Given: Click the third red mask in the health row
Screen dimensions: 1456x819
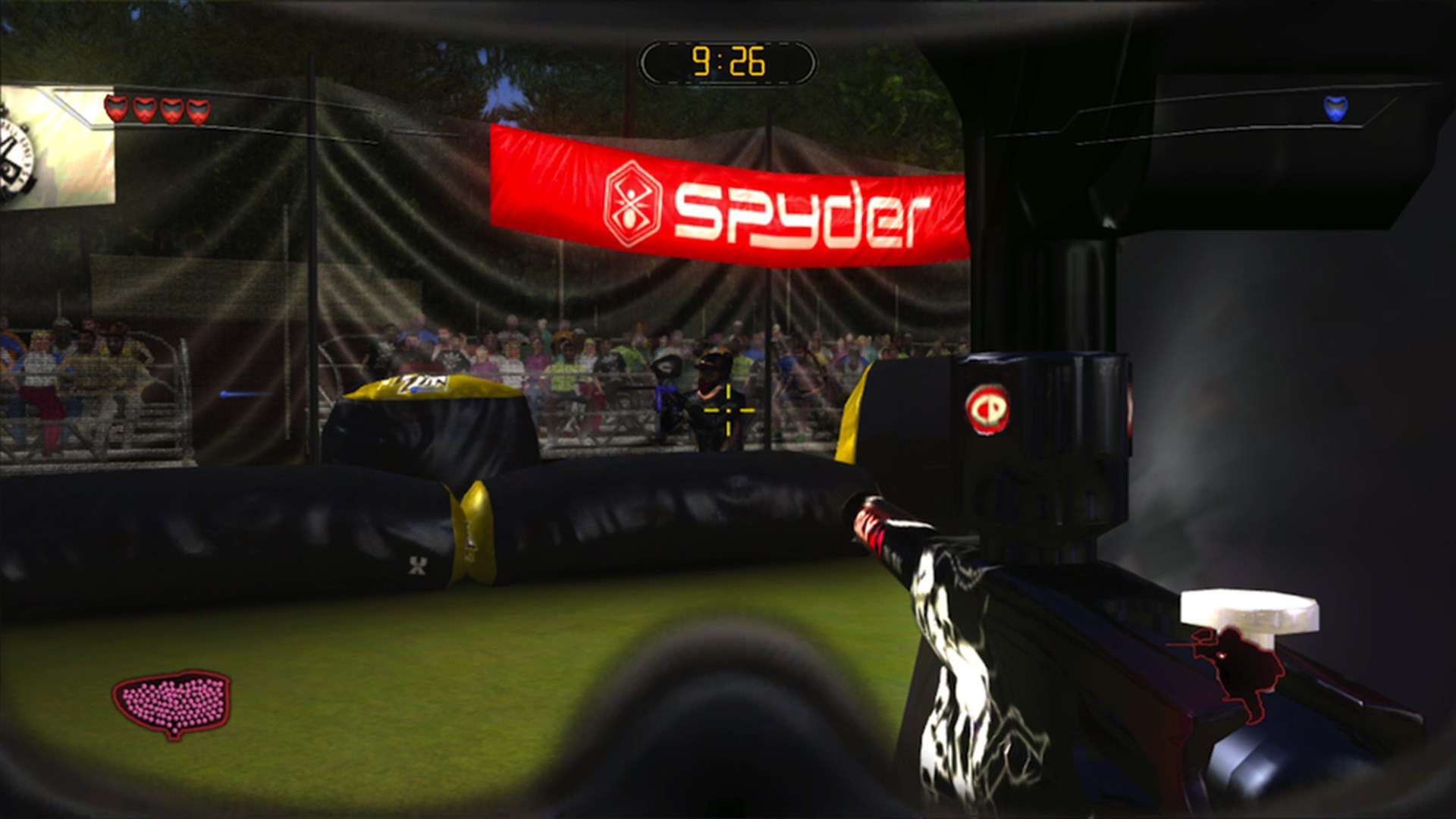Looking at the screenshot, I should [172, 109].
